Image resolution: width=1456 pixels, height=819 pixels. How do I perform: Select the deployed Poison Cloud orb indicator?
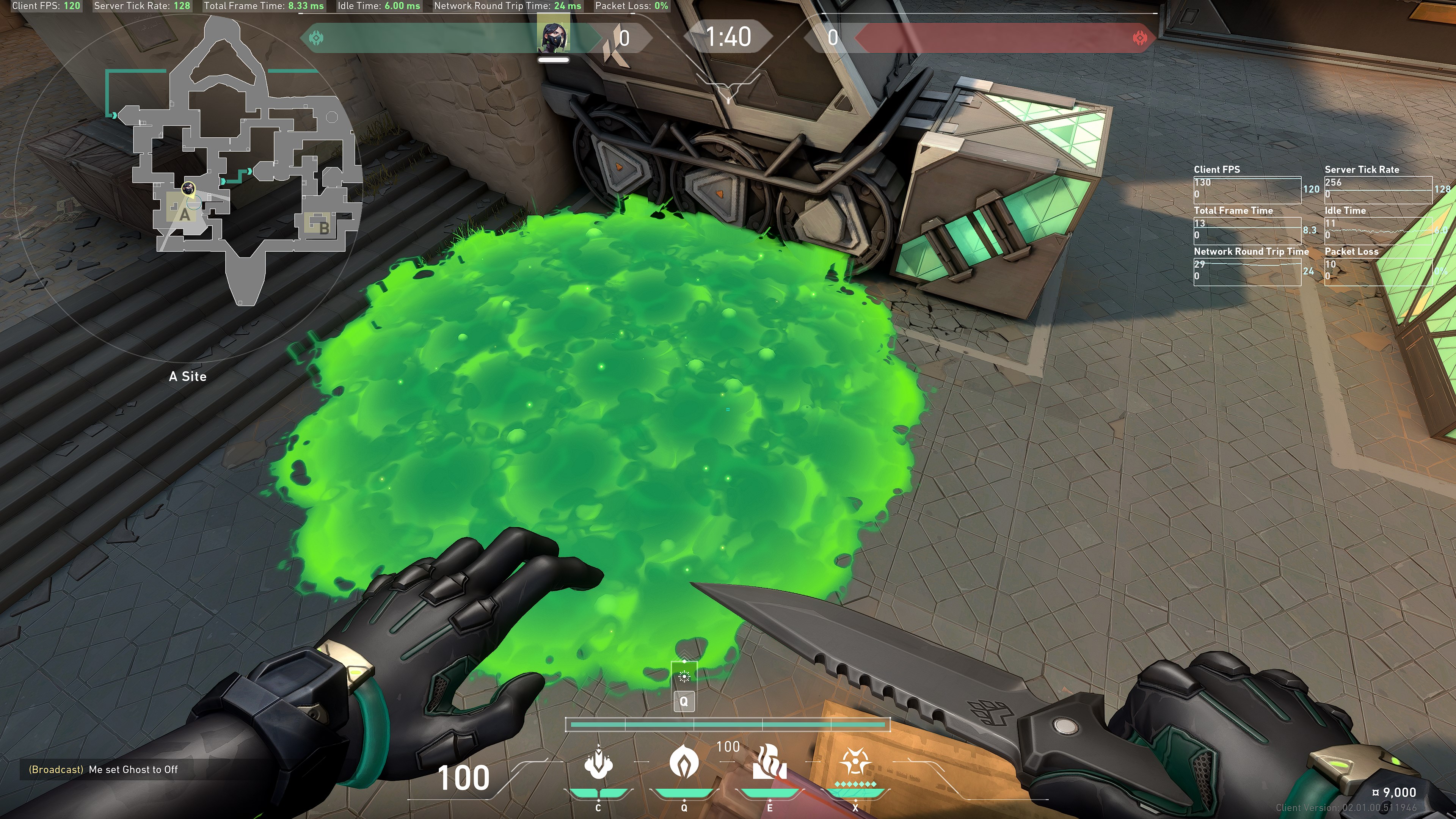[x=684, y=676]
